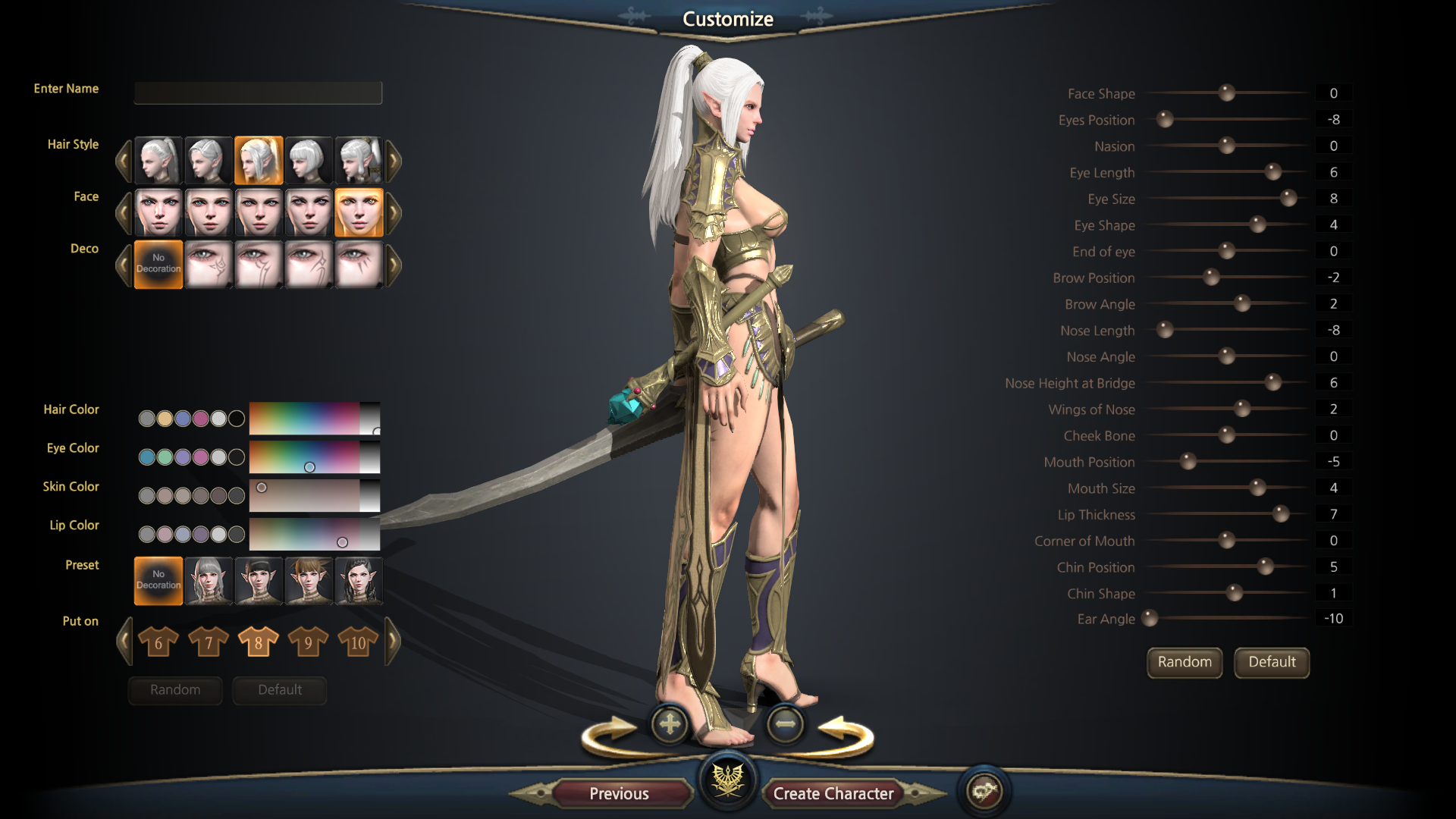Select the first face thumbnail in Face row
The height and width of the screenshot is (819, 1456).
(x=158, y=212)
